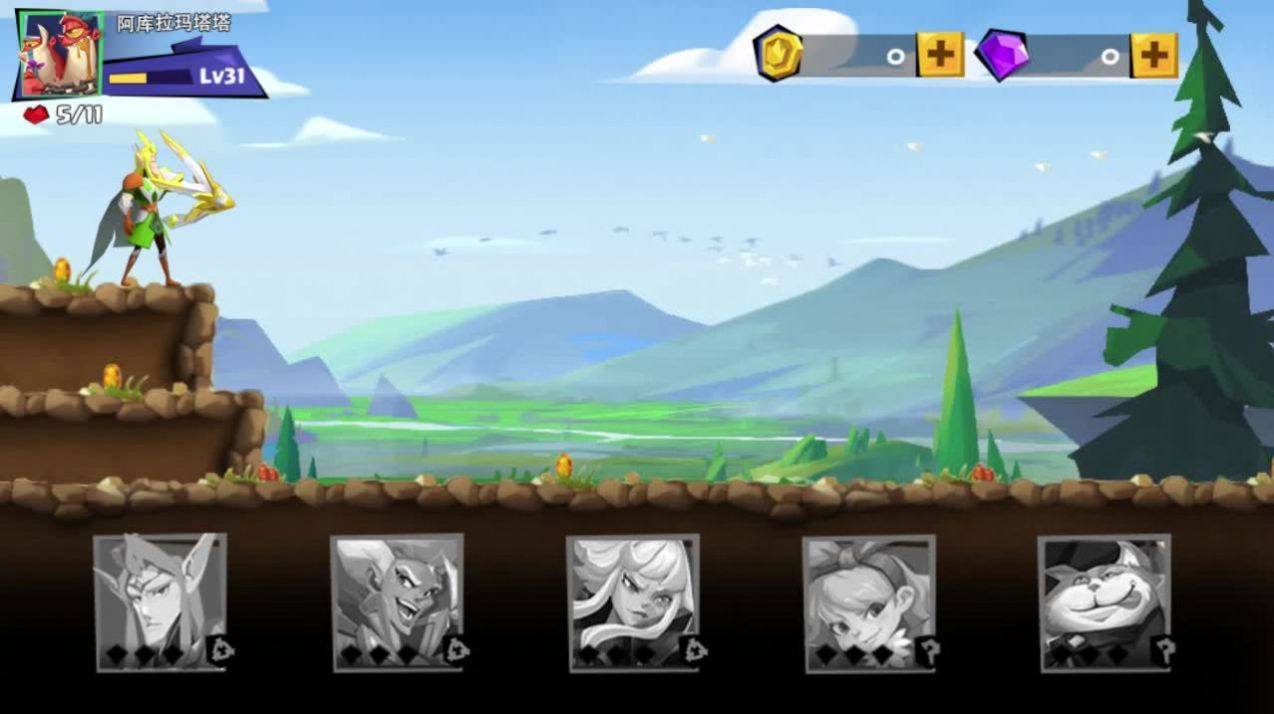Pick the white-haired woman hero portrait
The width and height of the screenshot is (1274, 714).
click(633, 601)
